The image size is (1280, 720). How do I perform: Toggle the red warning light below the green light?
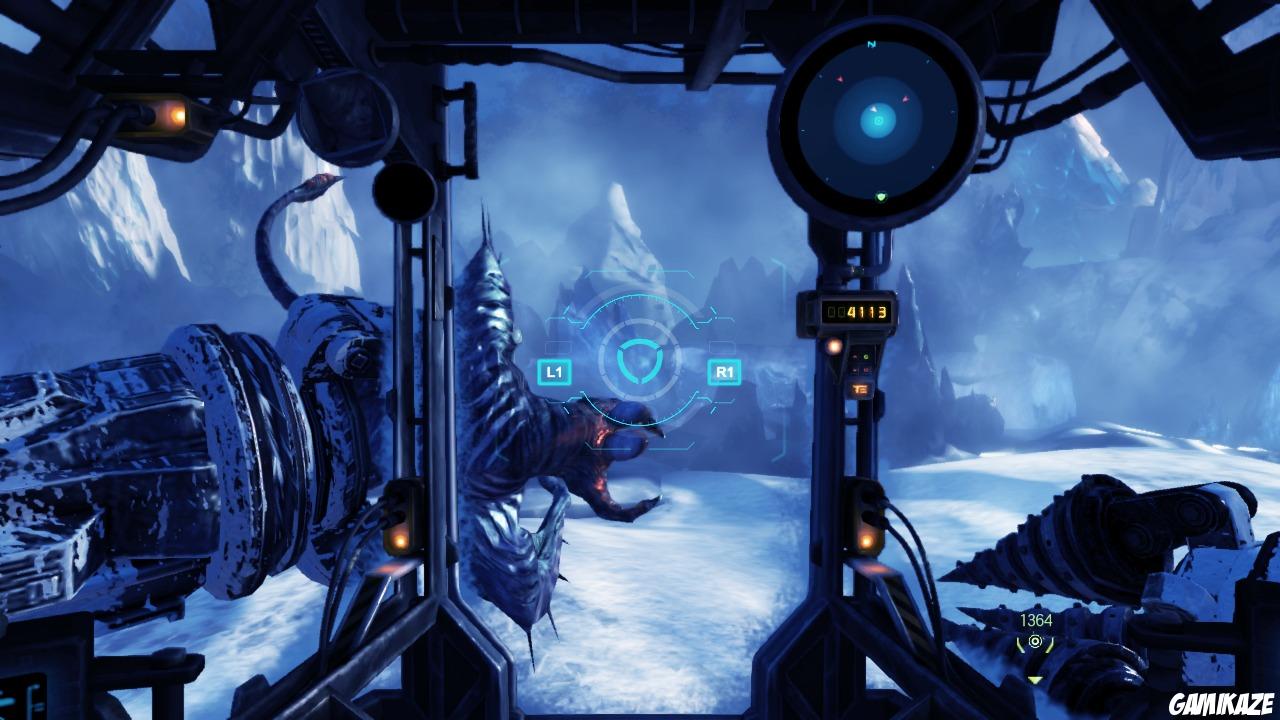[866, 369]
